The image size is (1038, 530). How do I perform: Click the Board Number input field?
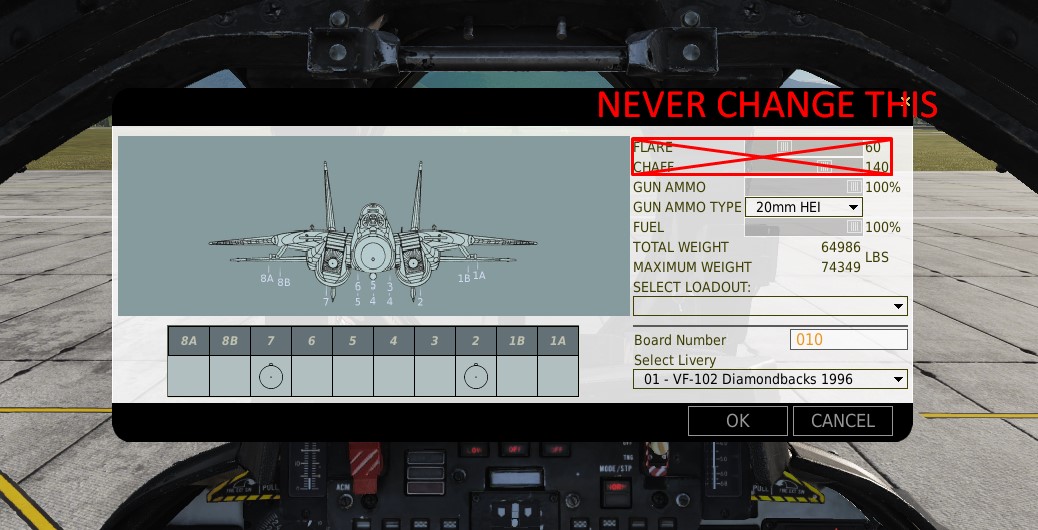(x=849, y=340)
